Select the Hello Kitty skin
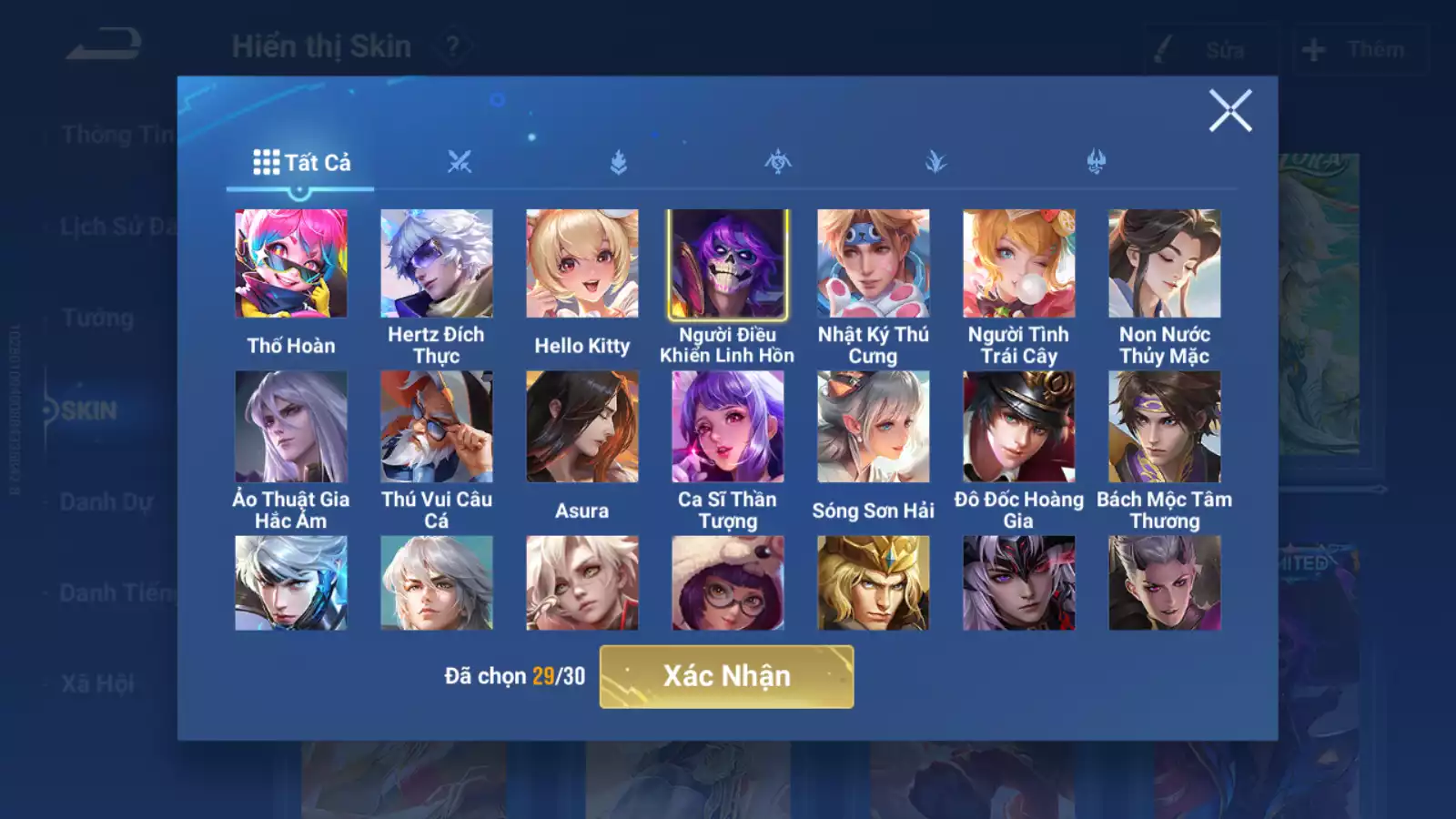 point(583,263)
